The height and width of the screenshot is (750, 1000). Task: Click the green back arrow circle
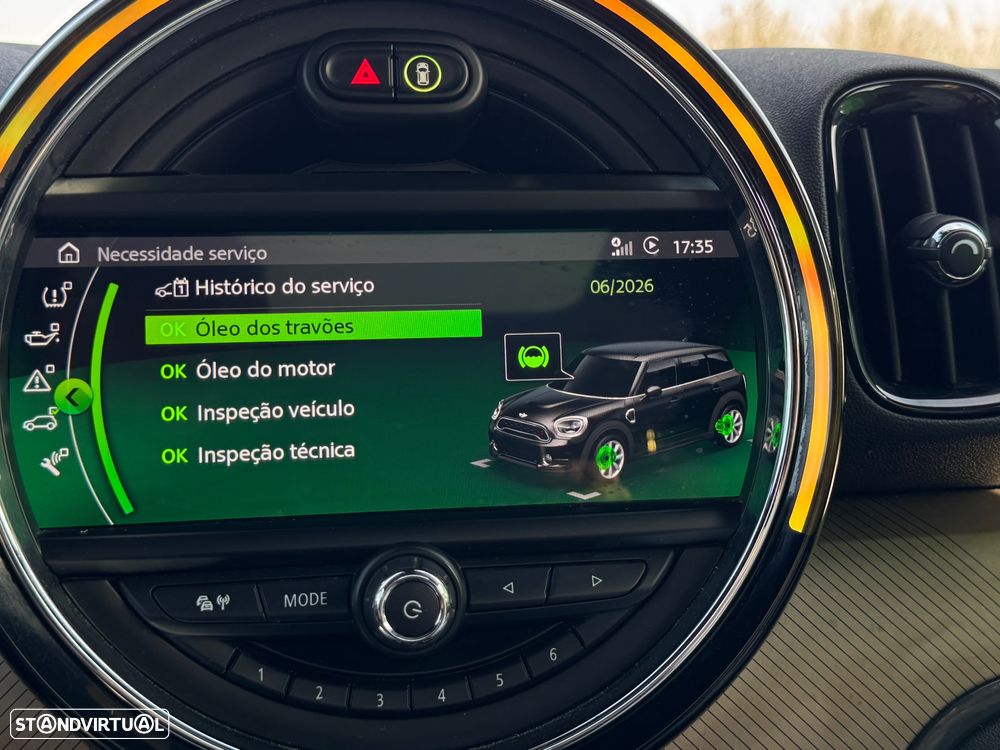73,397
